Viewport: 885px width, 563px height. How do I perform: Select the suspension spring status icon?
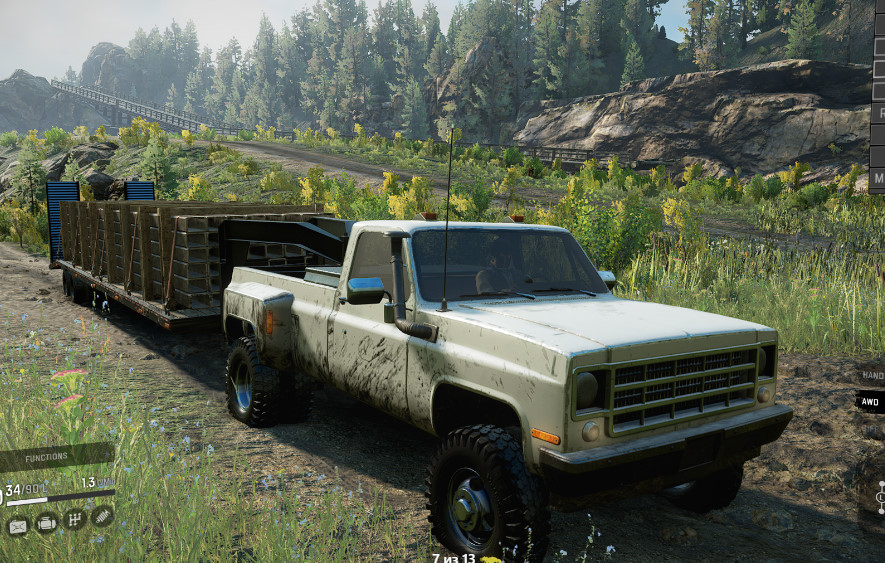(101, 517)
